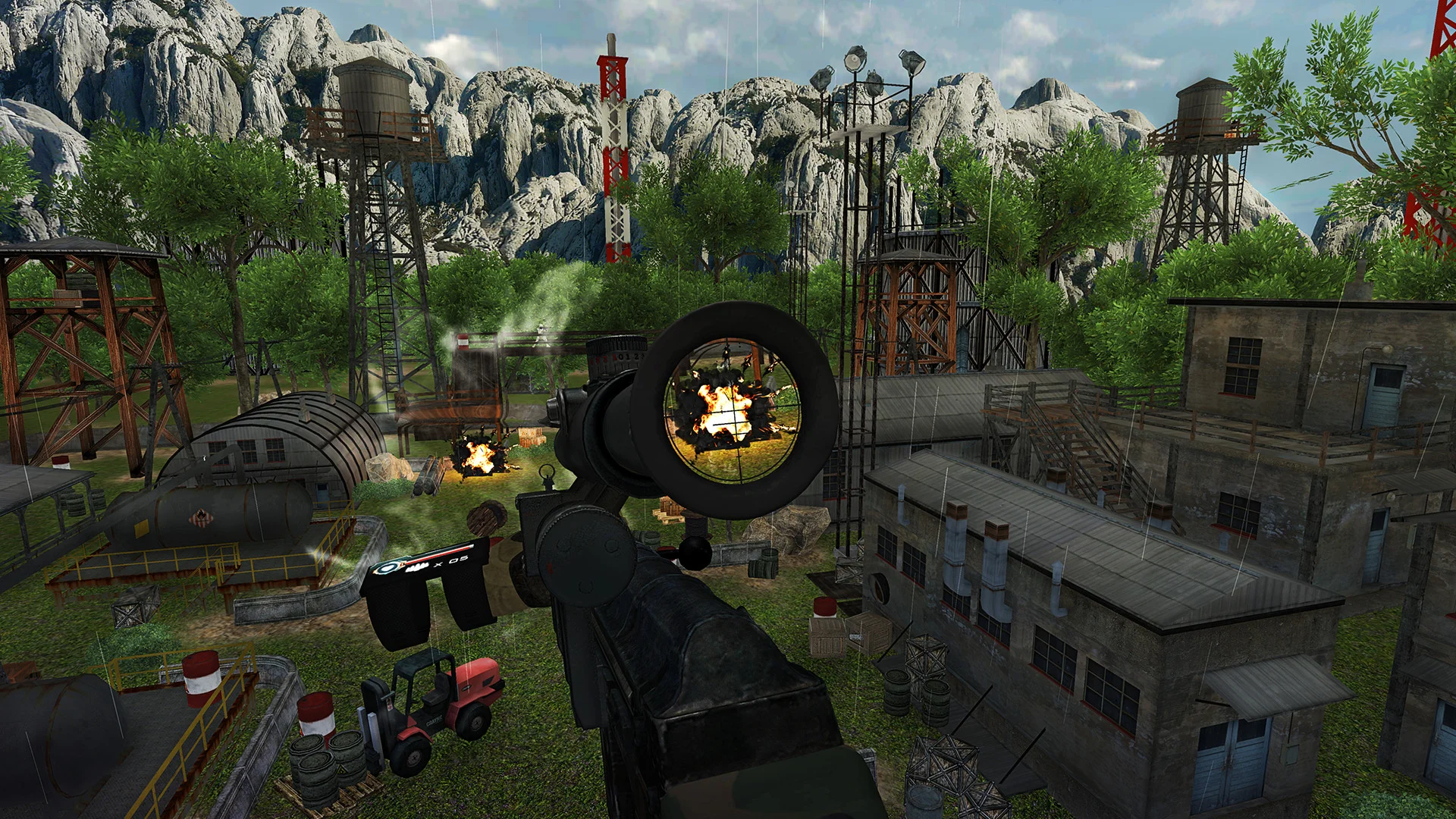
Task: Click the staircase on the concrete building
Action: point(1077,440)
